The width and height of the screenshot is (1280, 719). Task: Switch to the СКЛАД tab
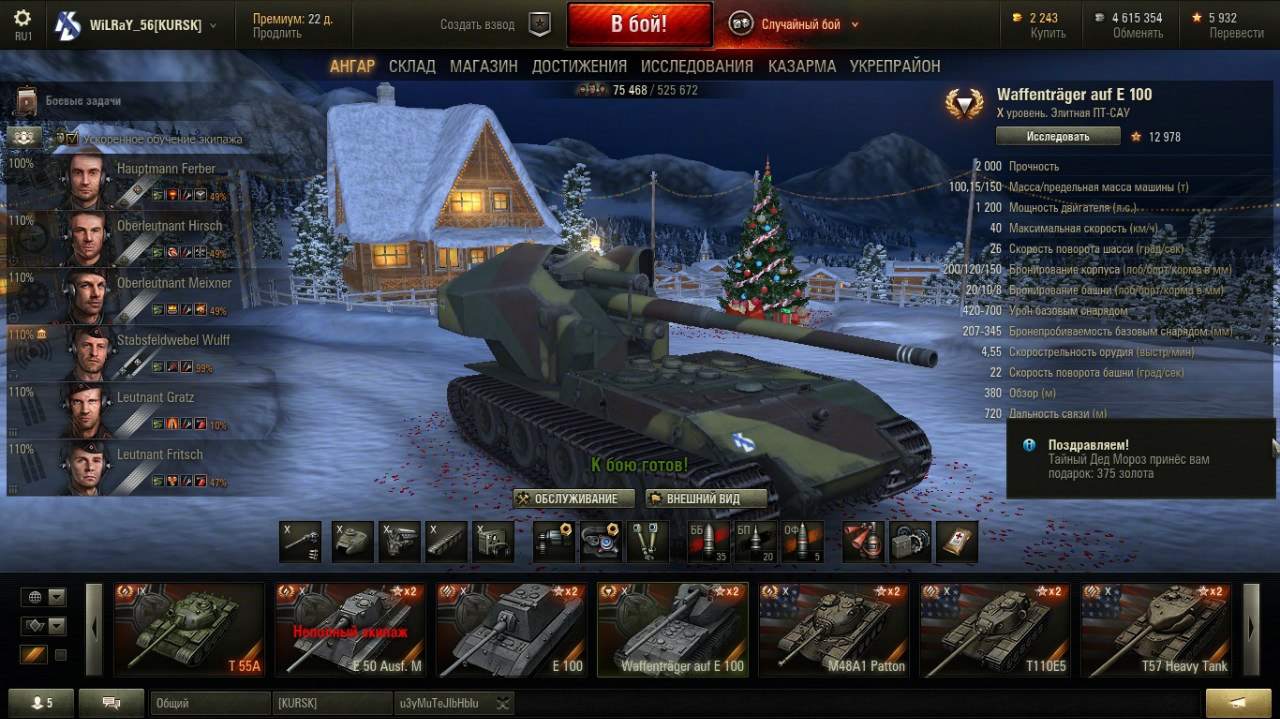412,66
